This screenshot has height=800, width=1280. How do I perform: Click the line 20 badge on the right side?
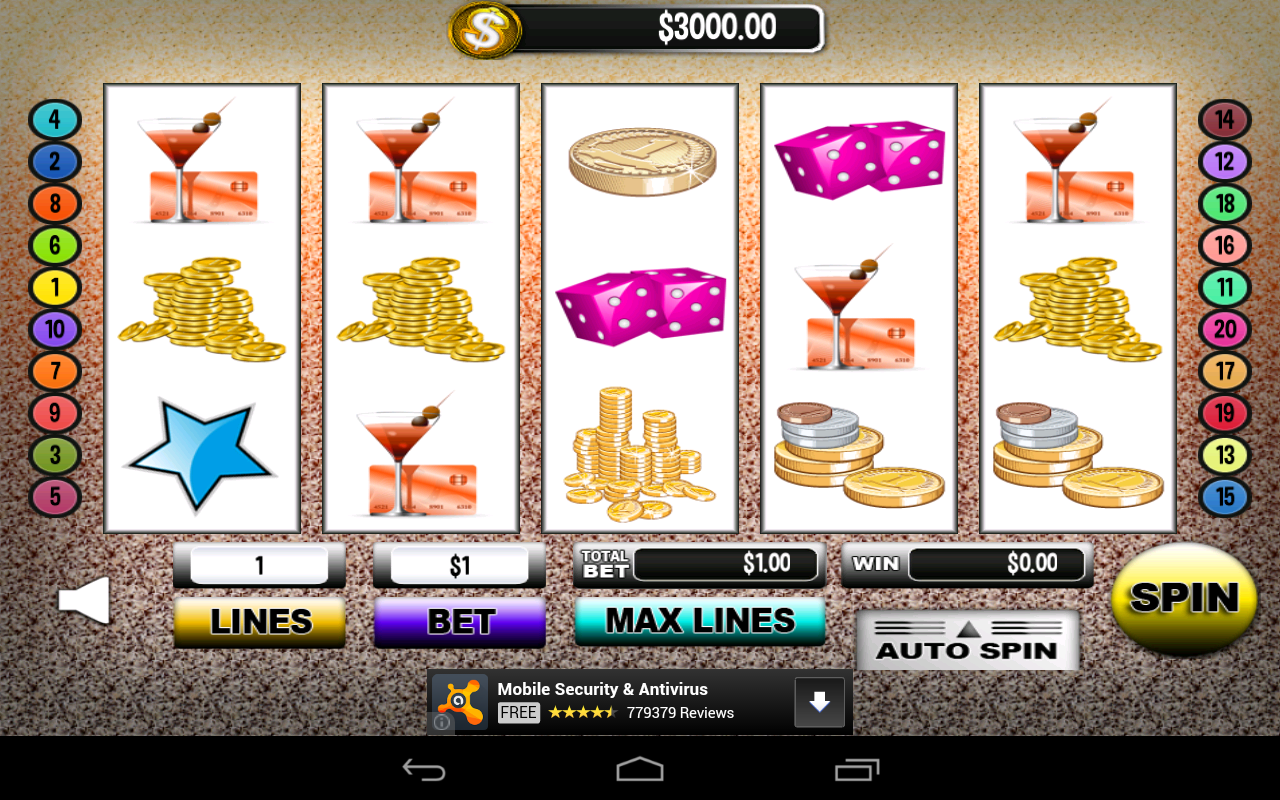(1224, 329)
